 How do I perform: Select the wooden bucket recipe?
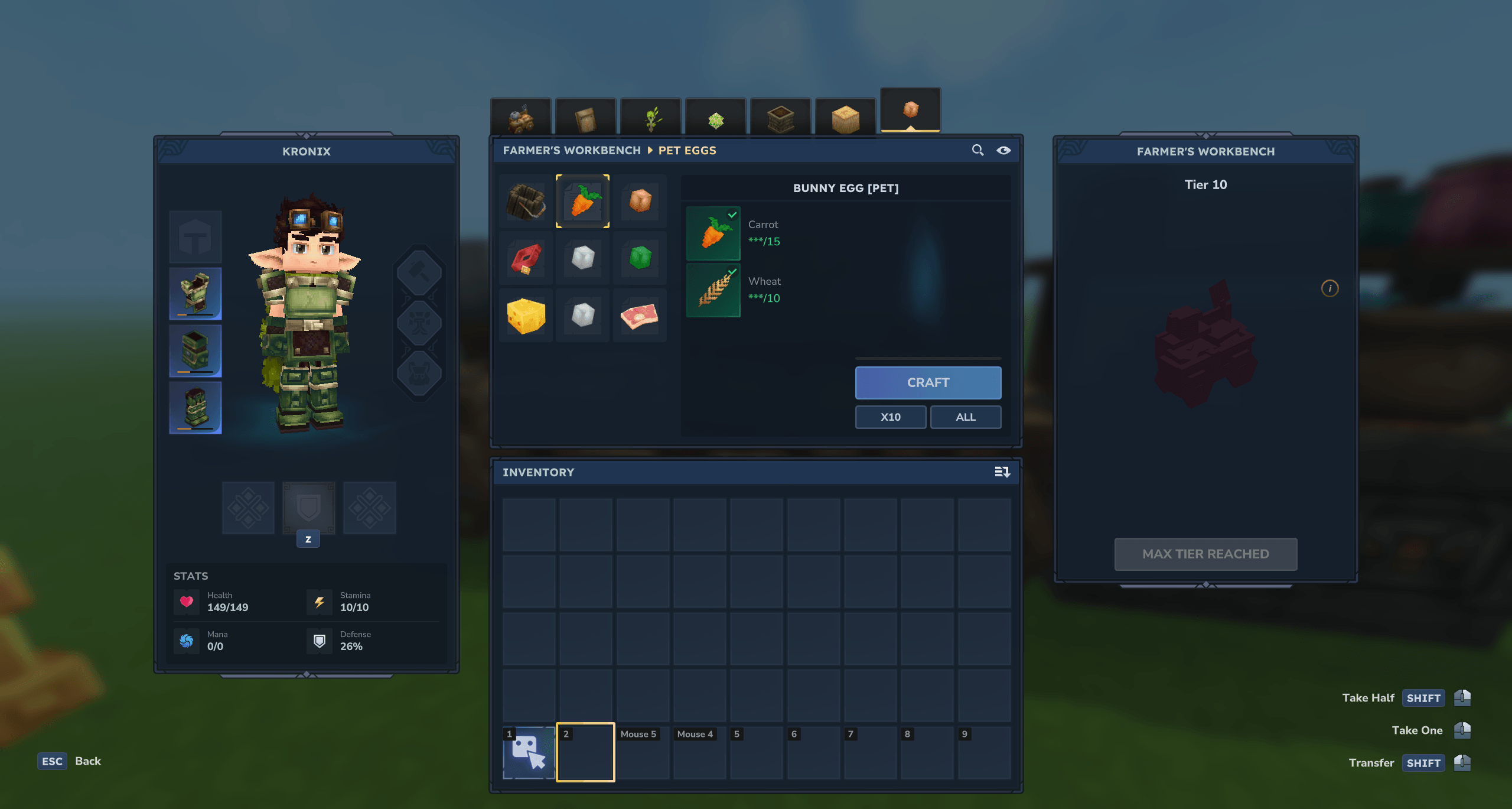pyautogui.click(x=525, y=201)
